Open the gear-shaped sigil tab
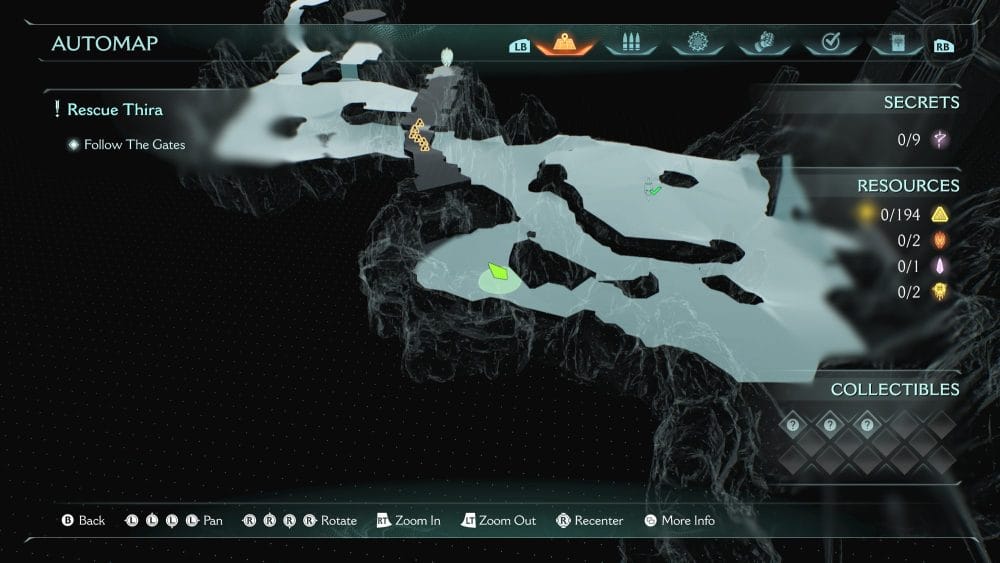The image size is (1000, 563). click(x=697, y=44)
